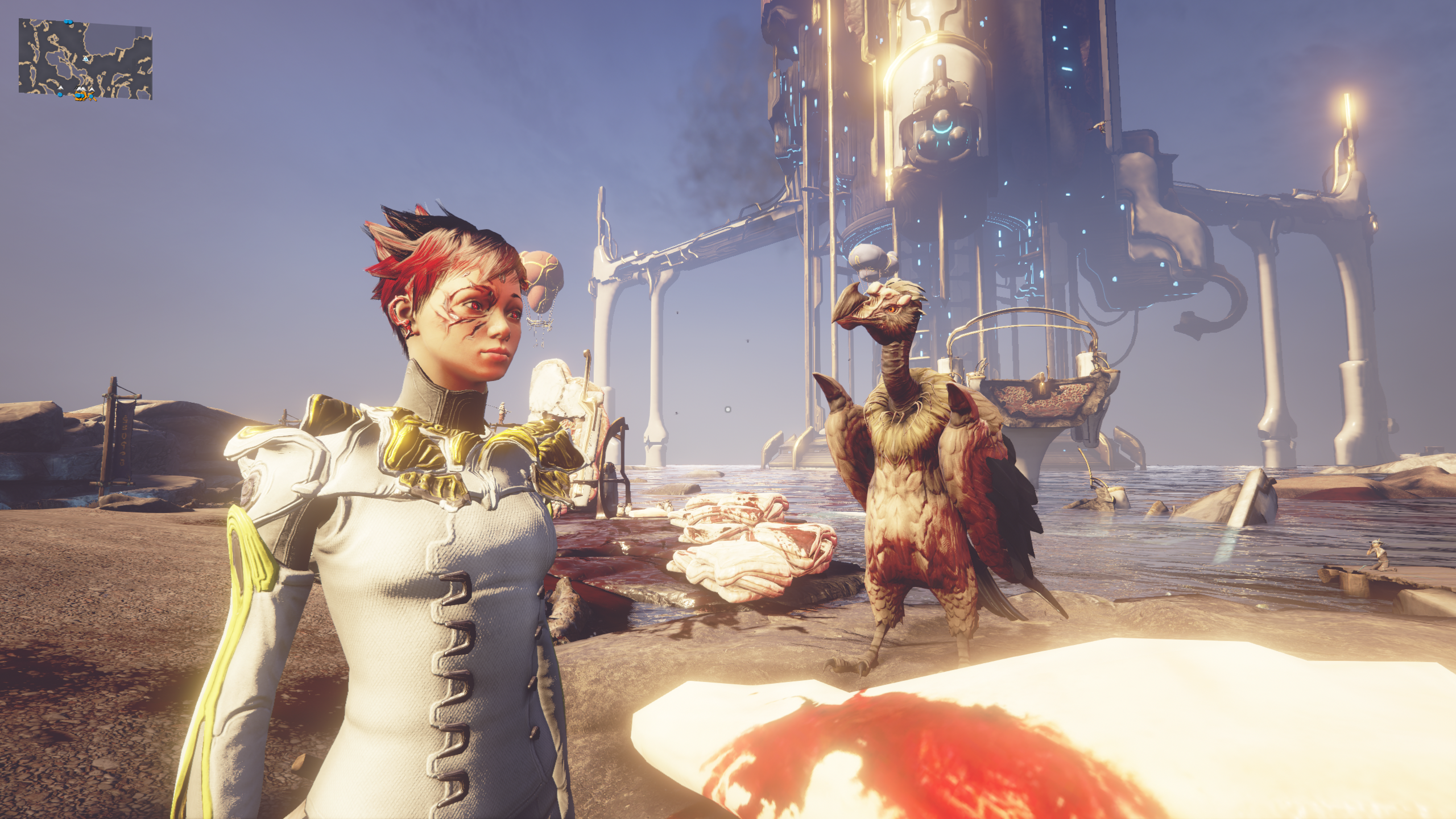Viewport: 1456px width, 819px height.
Task: Select the light-blue player arrow on the minimap
Action: 85,59
